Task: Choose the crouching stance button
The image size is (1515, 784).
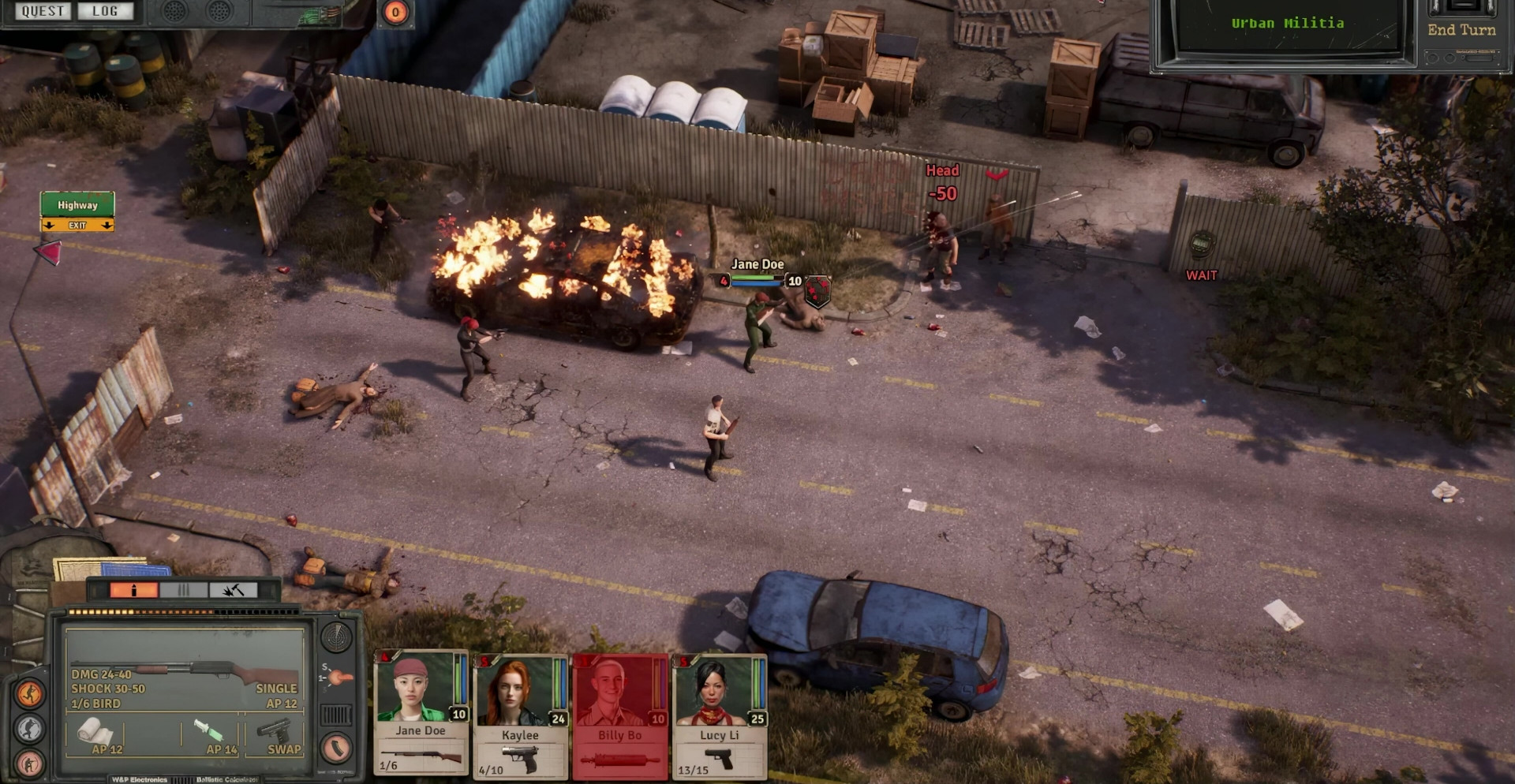Action: coord(30,729)
